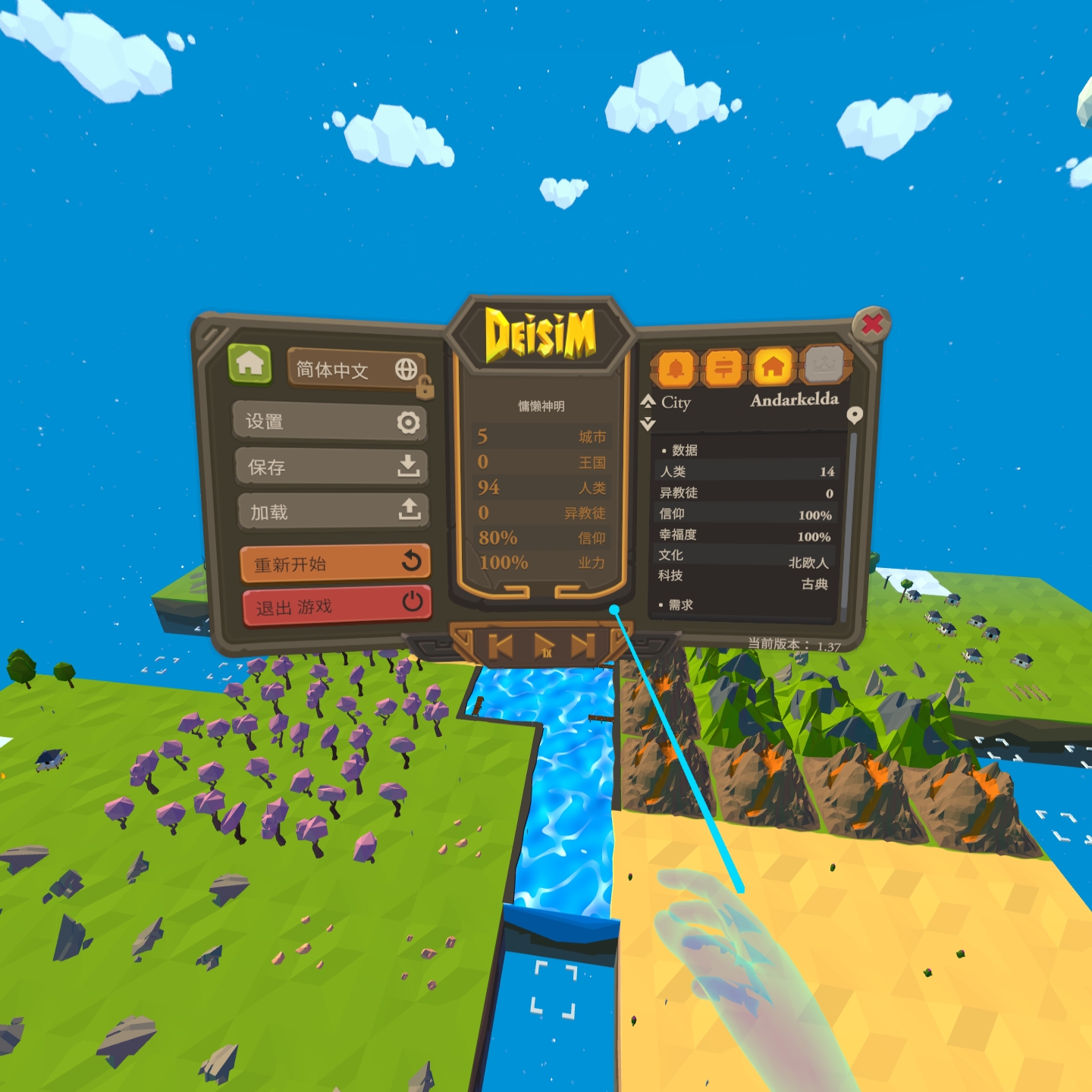The image size is (1092, 1092).
Task: Open the greyed crown kingdom tab
Action: [824, 366]
